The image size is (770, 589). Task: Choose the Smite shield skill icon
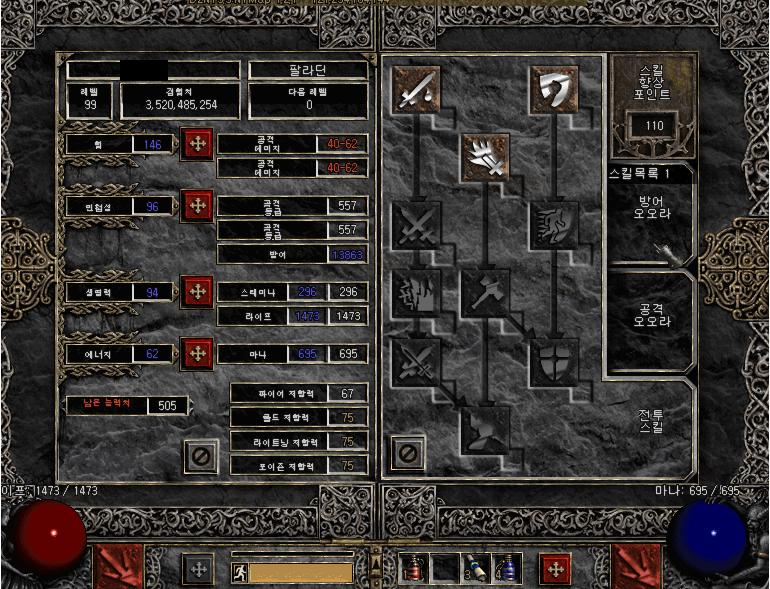pyautogui.click(x=553, y=89)
